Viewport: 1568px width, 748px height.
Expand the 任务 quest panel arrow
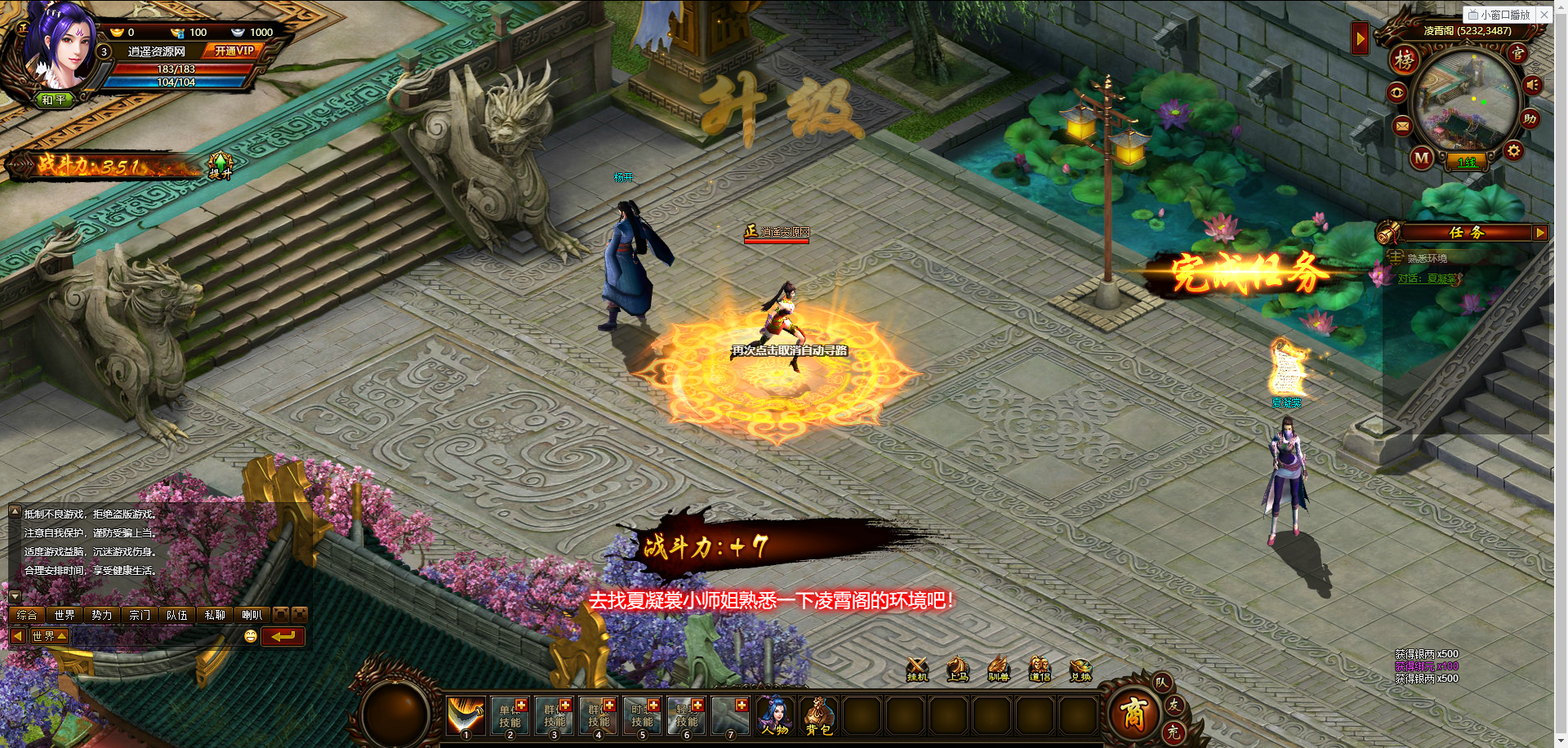tap(1542, 233)
